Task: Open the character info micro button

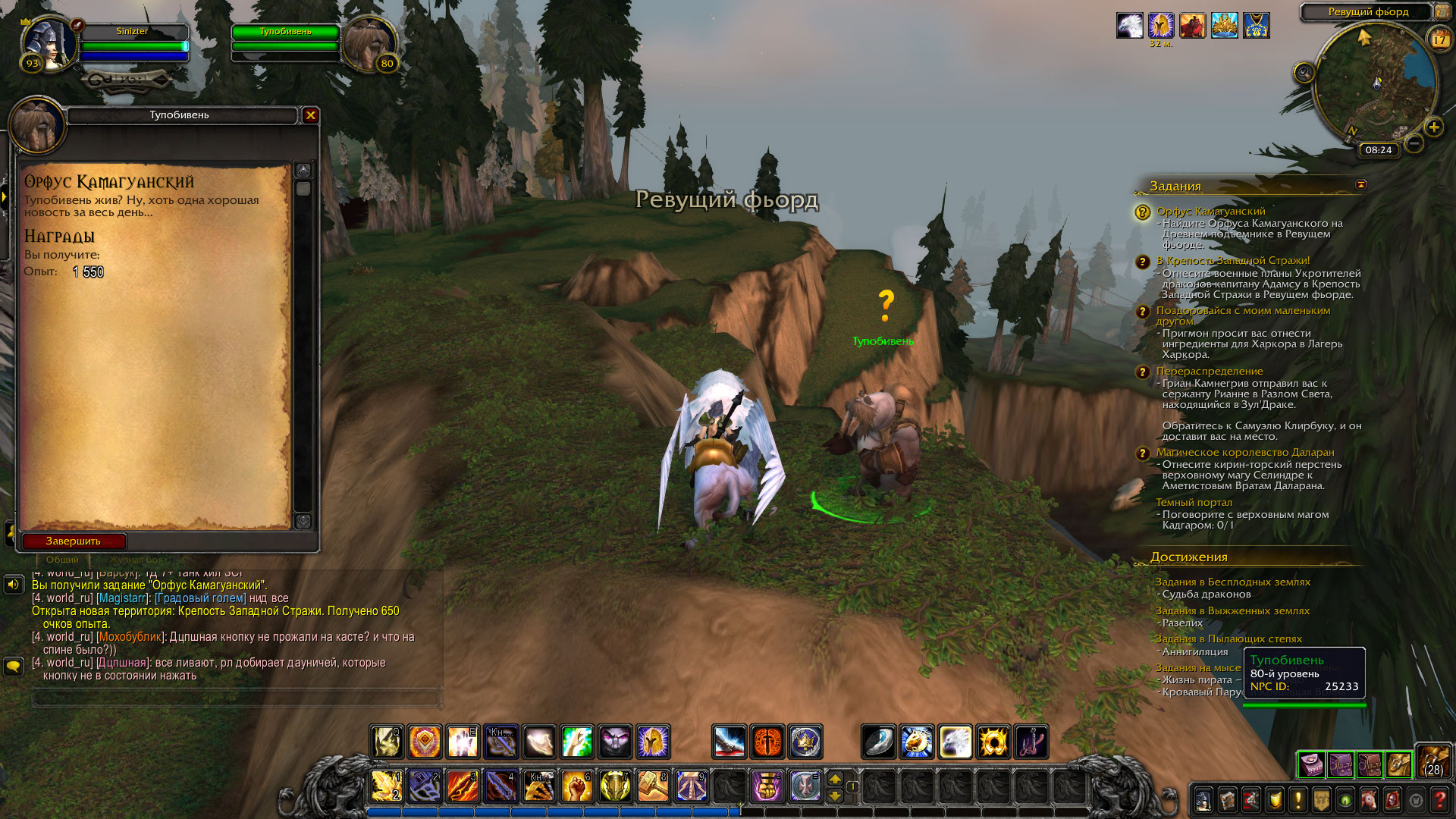Action: click(x=1203, y=800)
